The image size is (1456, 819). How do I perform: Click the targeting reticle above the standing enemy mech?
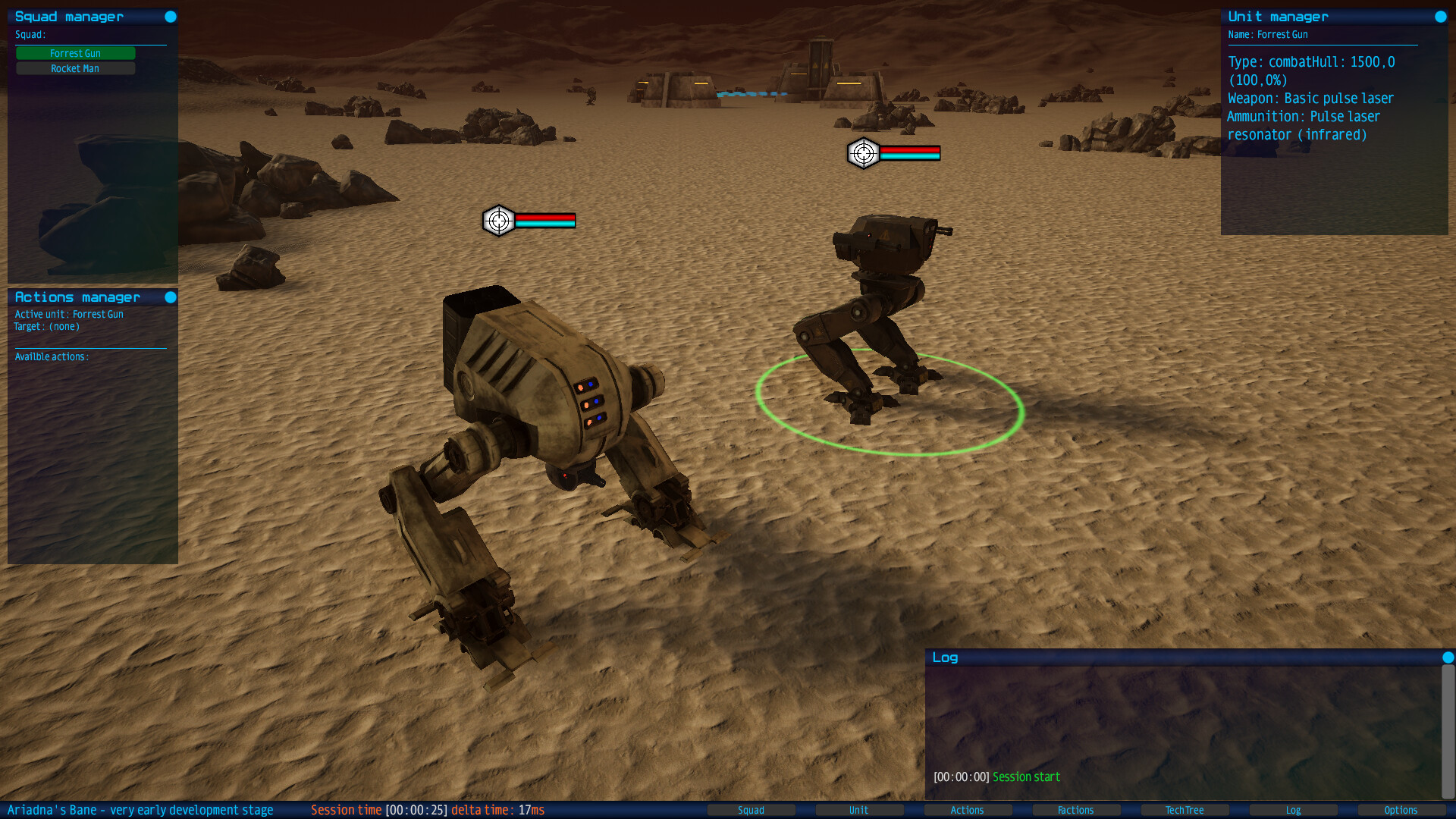tap(861, 152)
